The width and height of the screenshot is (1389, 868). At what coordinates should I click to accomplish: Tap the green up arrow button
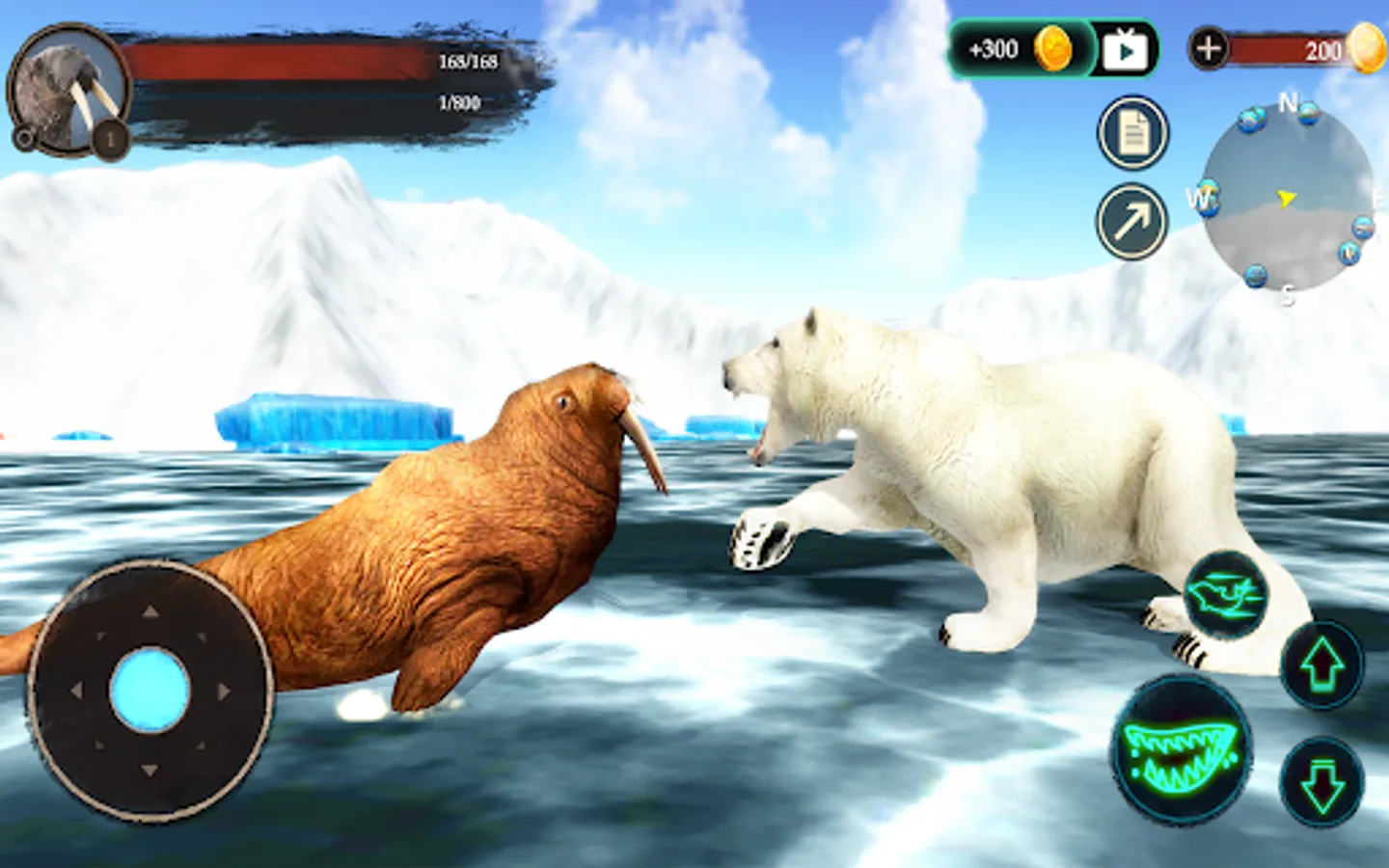click(x=1321, y=665)
